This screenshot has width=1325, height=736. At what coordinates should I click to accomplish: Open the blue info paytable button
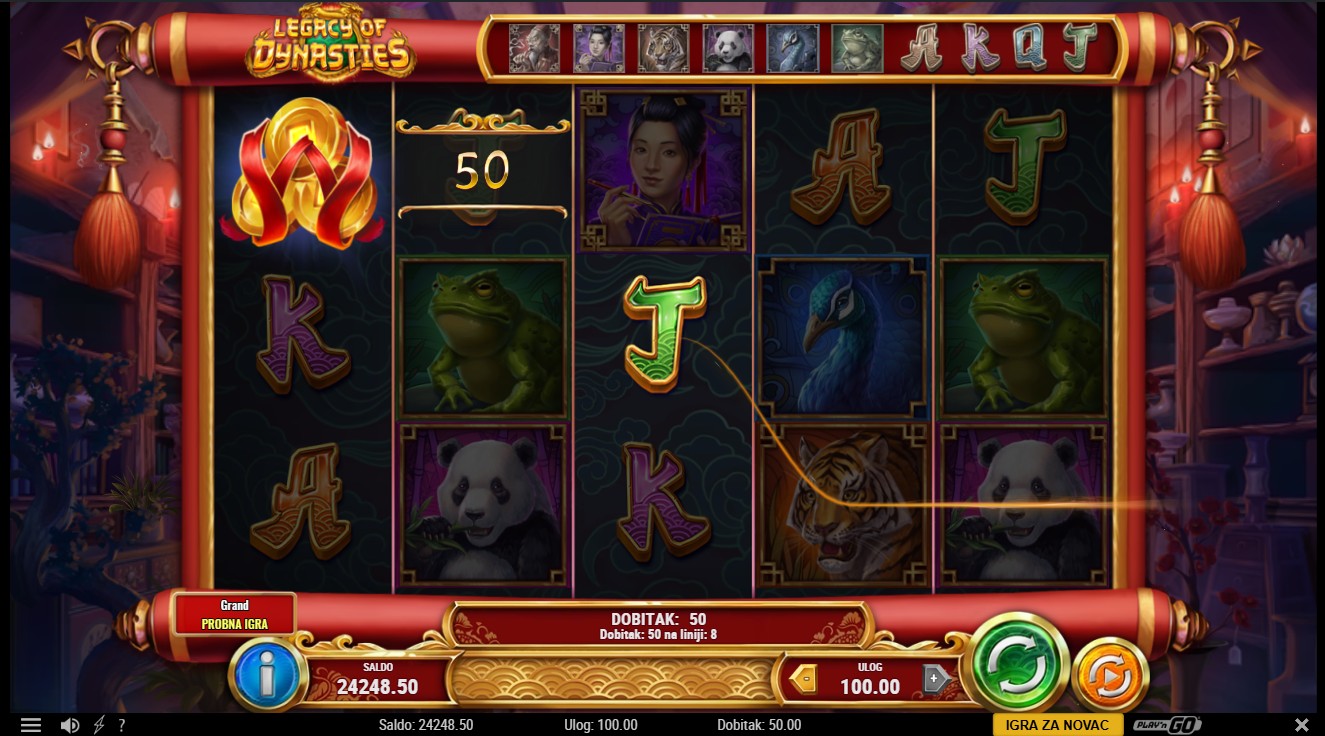coord(266,677)
